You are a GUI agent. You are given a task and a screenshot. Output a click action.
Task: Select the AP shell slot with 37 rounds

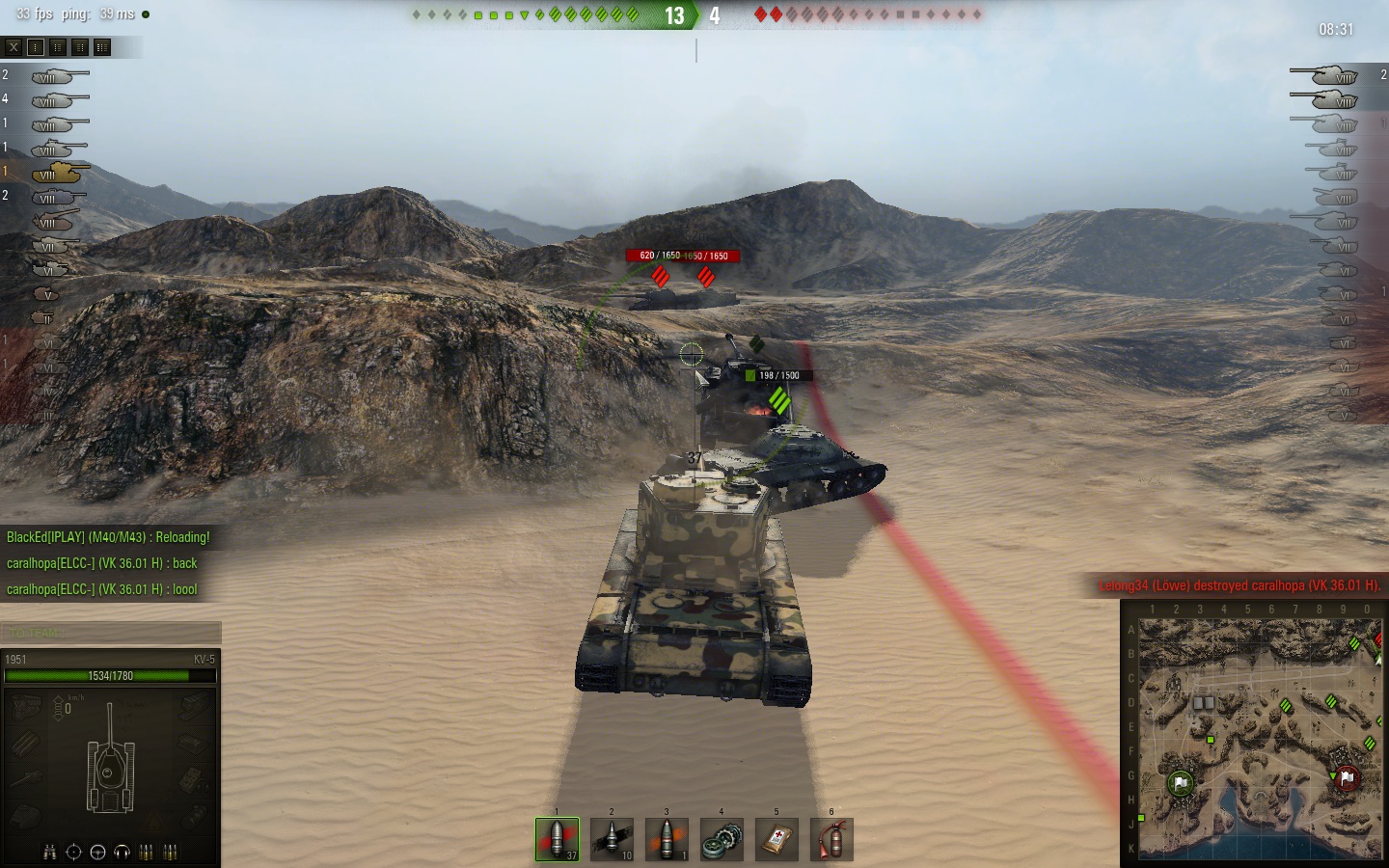[558, 839]
